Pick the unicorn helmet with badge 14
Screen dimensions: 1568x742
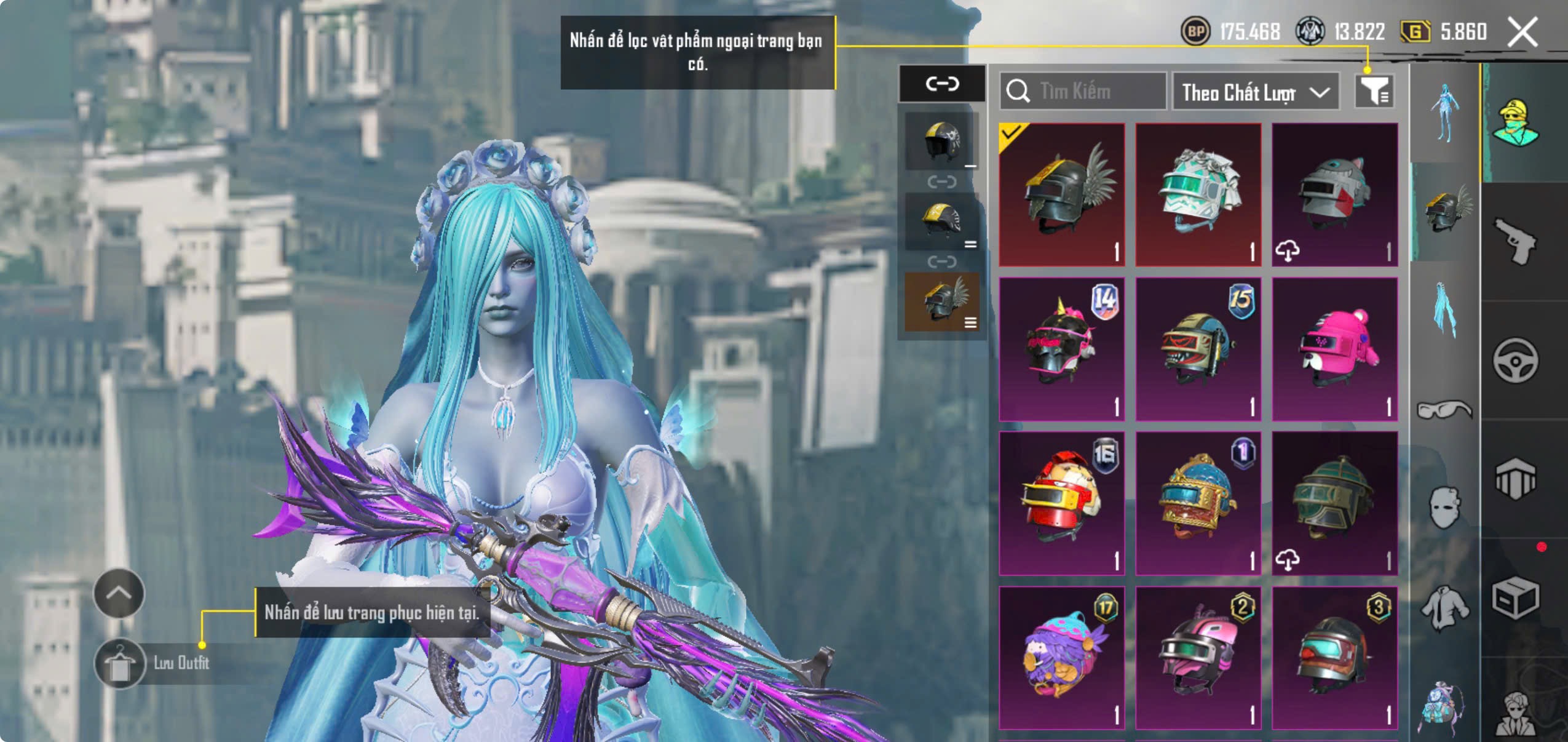pyautogui.click(x=1062, y=349)
